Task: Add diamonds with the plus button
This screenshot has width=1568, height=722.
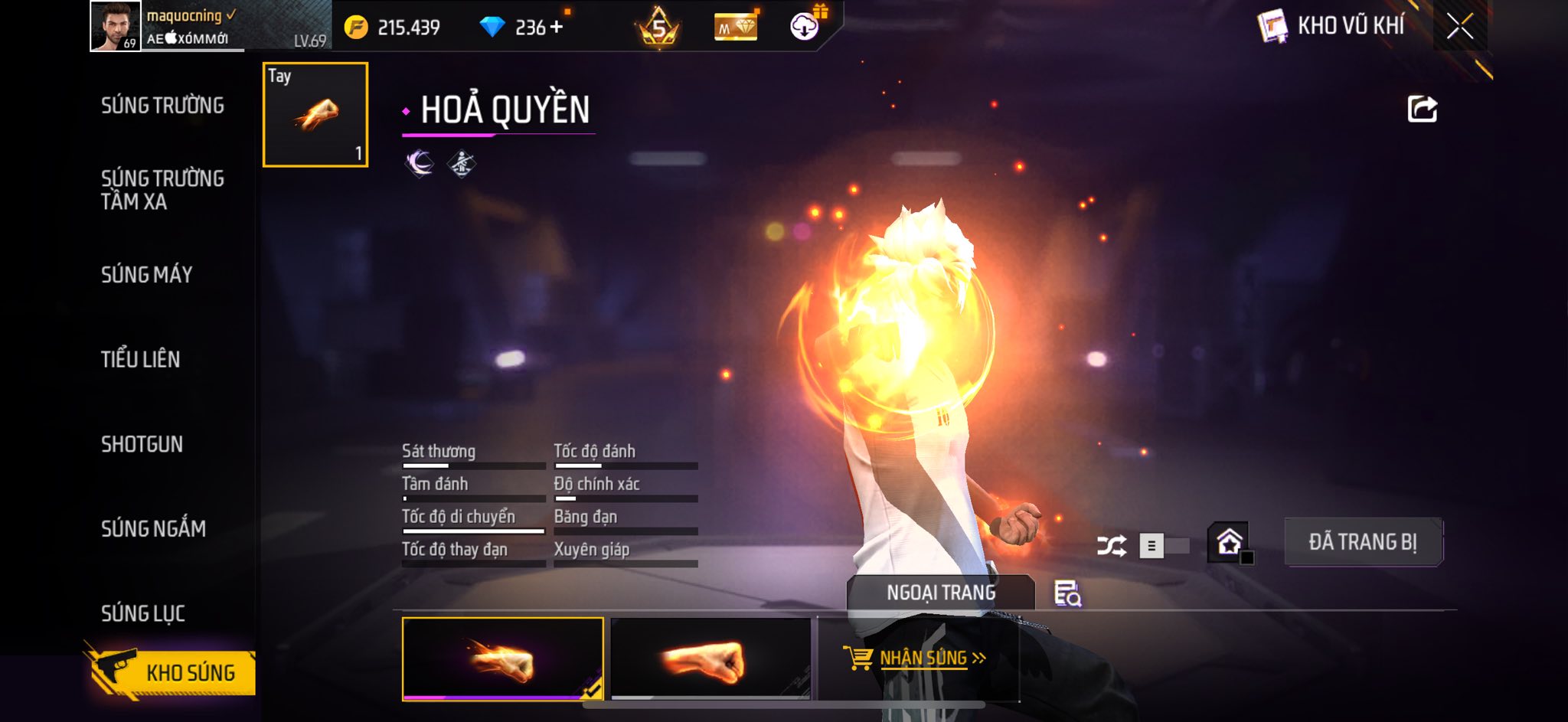Action: coord(557,28)
